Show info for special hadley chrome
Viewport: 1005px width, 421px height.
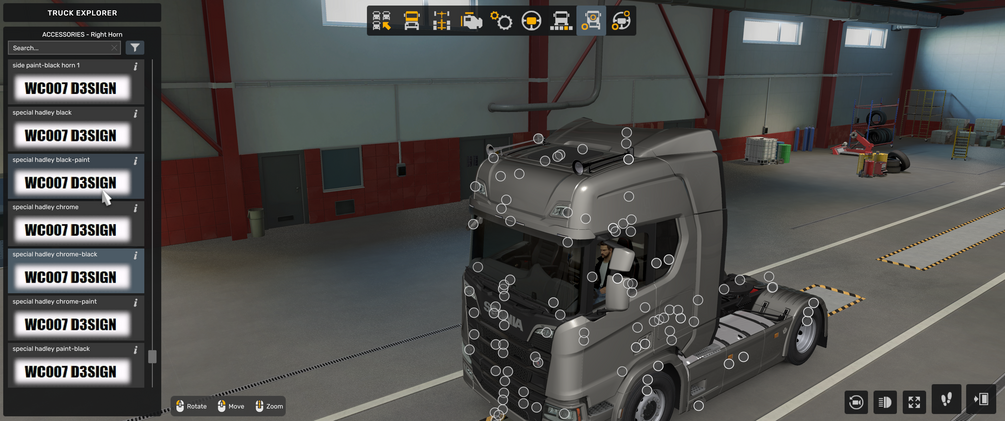(x=136, y=208)
